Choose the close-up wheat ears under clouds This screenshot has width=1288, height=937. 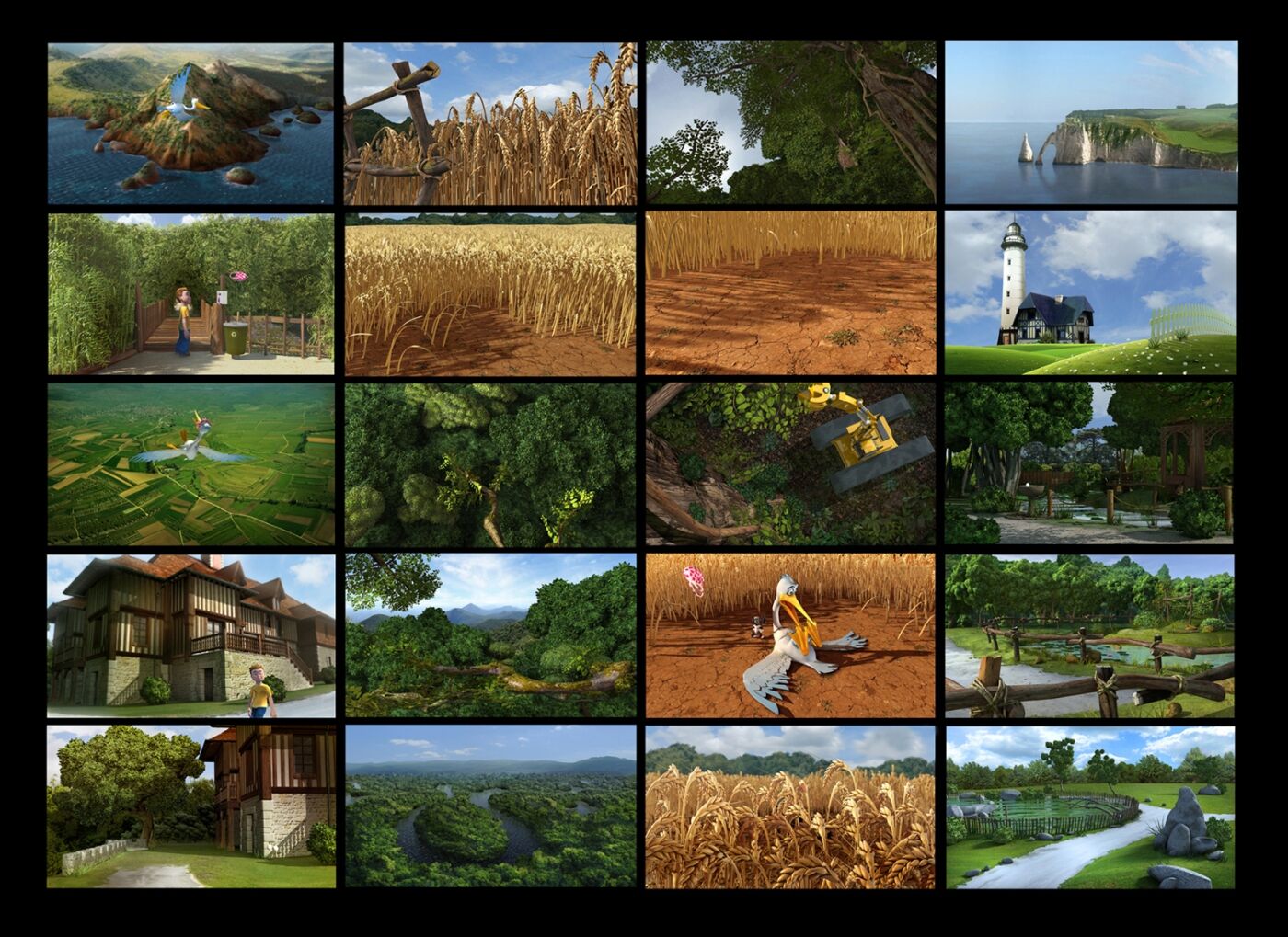click(x=790, y=806)
